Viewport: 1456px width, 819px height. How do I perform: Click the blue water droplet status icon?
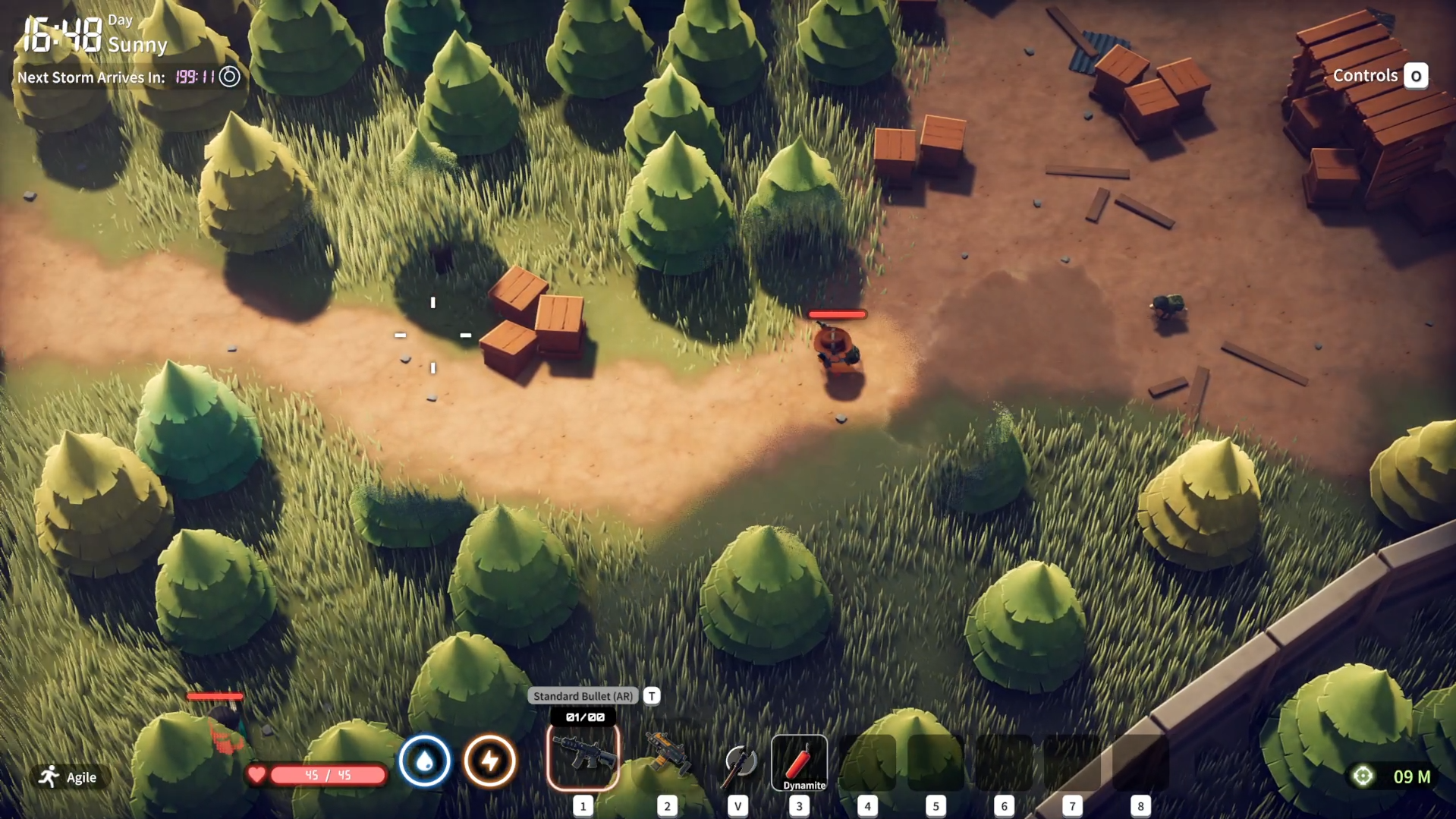click(x=426, y=761)
